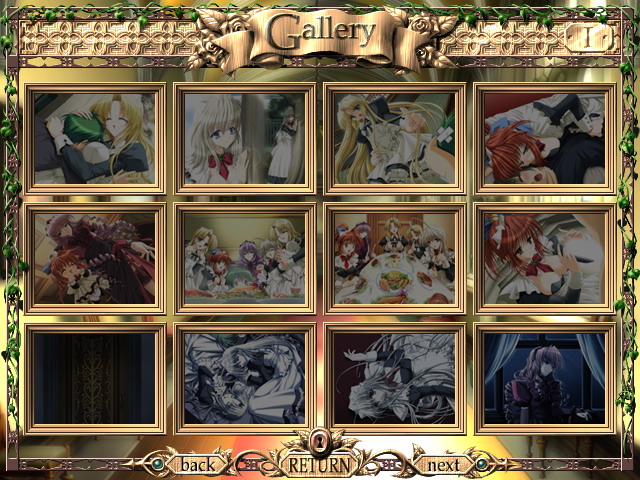Image resolution: width=640 pixels, height=480 pixels.
Task: Open the red-haired girl lying down thumbnail
Action: tap(545, 137)
